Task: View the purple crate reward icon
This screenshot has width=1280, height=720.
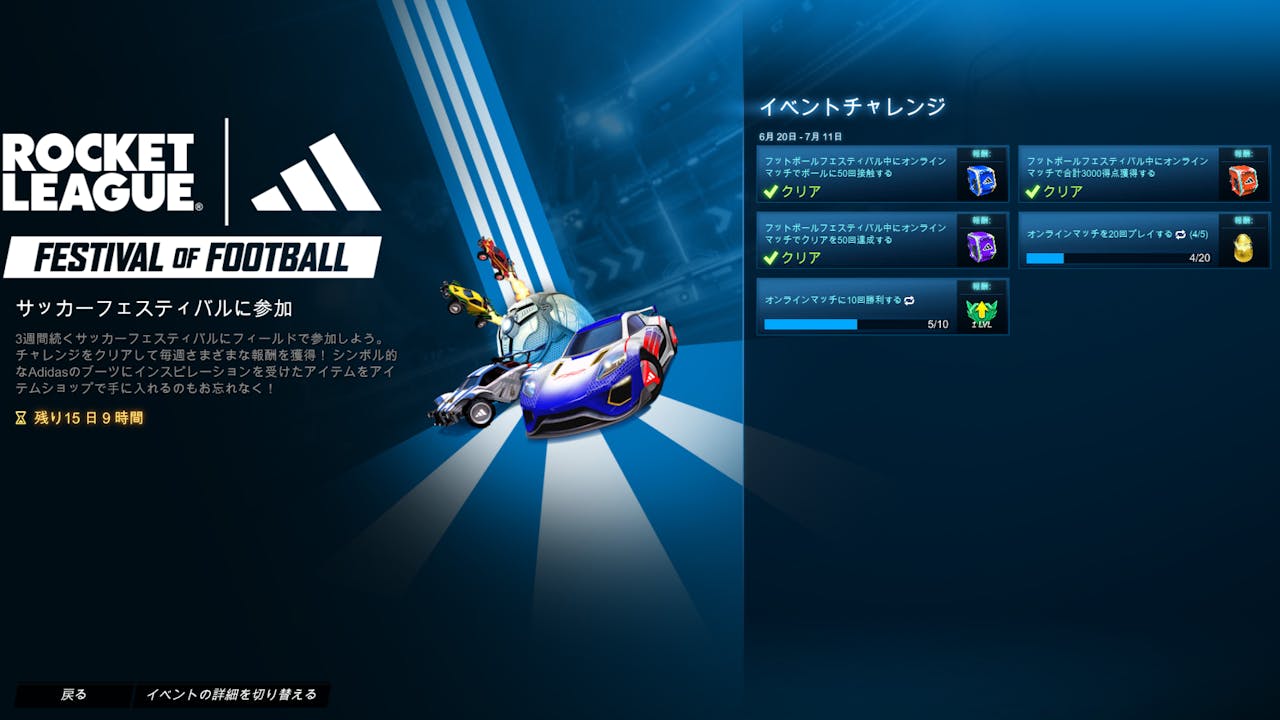Action: click(x=982, y=246)
